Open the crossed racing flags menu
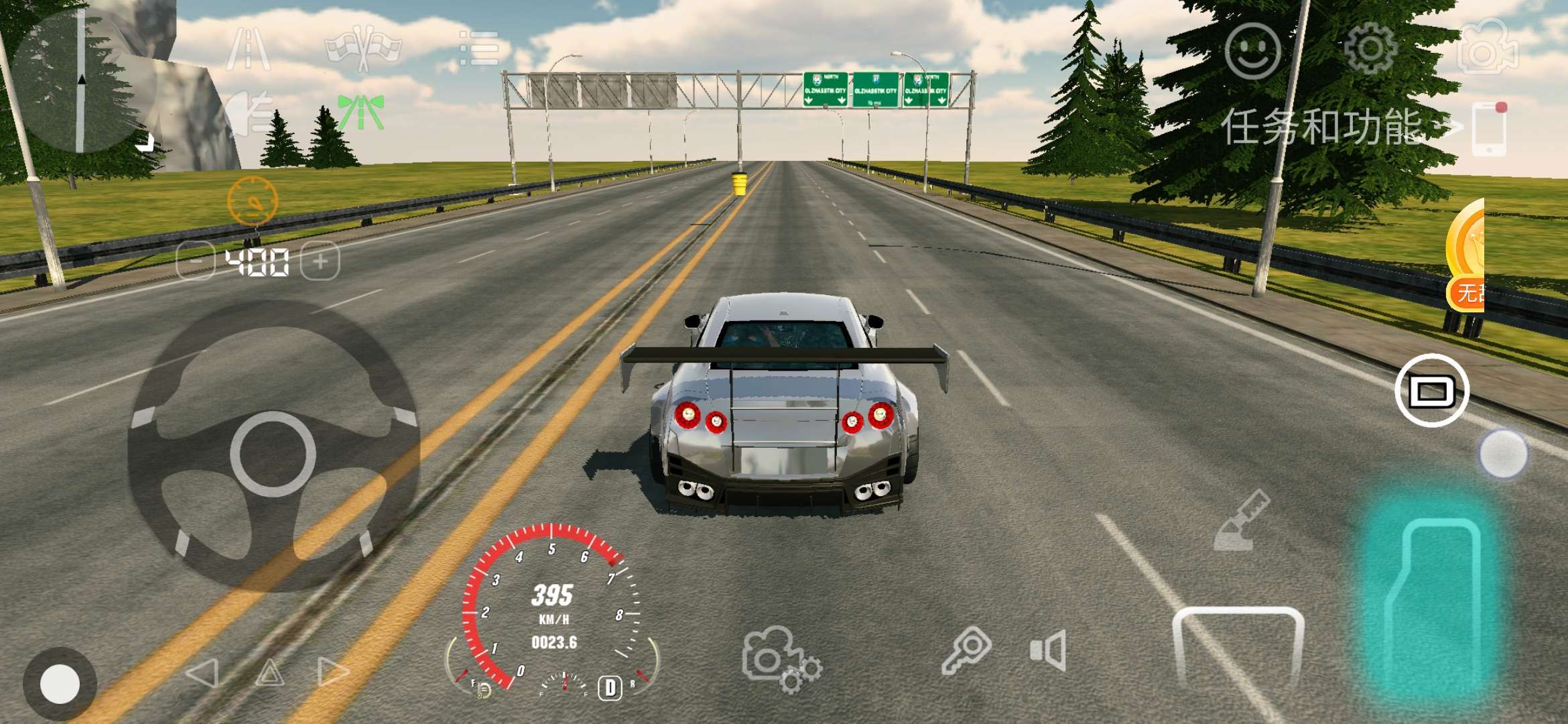Image resolution: width=1568 pixels, height=724 pixels. coord(363,48)
